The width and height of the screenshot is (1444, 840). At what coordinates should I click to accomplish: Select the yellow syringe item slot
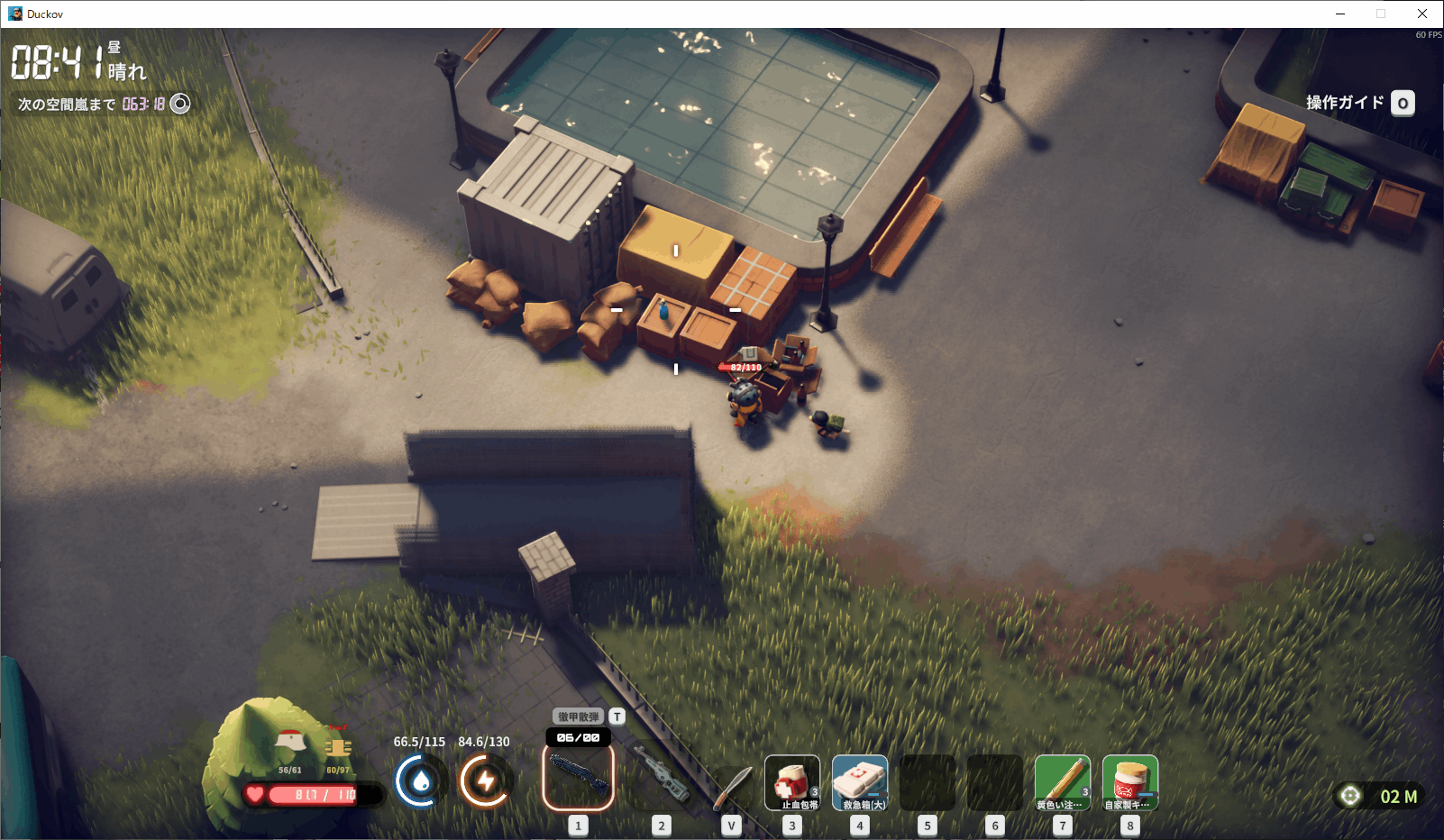point(1062,782)
